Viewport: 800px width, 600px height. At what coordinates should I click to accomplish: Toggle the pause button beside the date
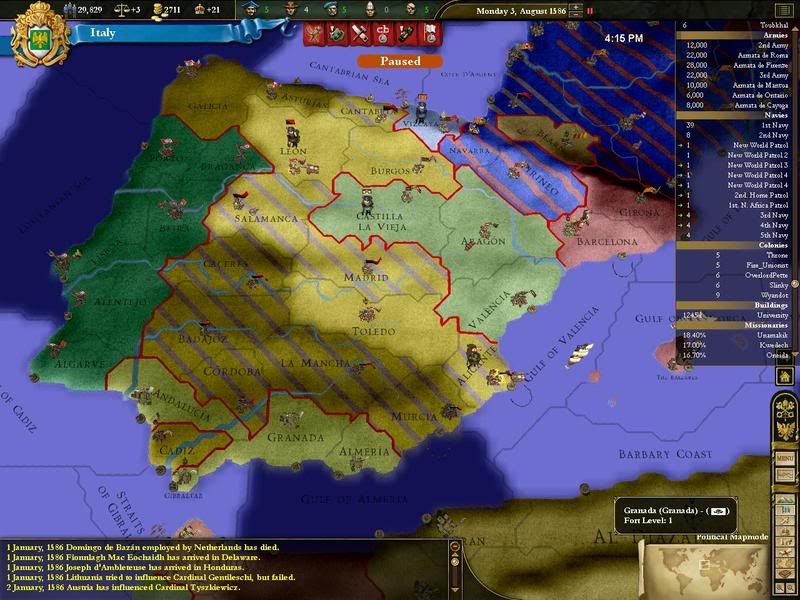click(589, 12)
